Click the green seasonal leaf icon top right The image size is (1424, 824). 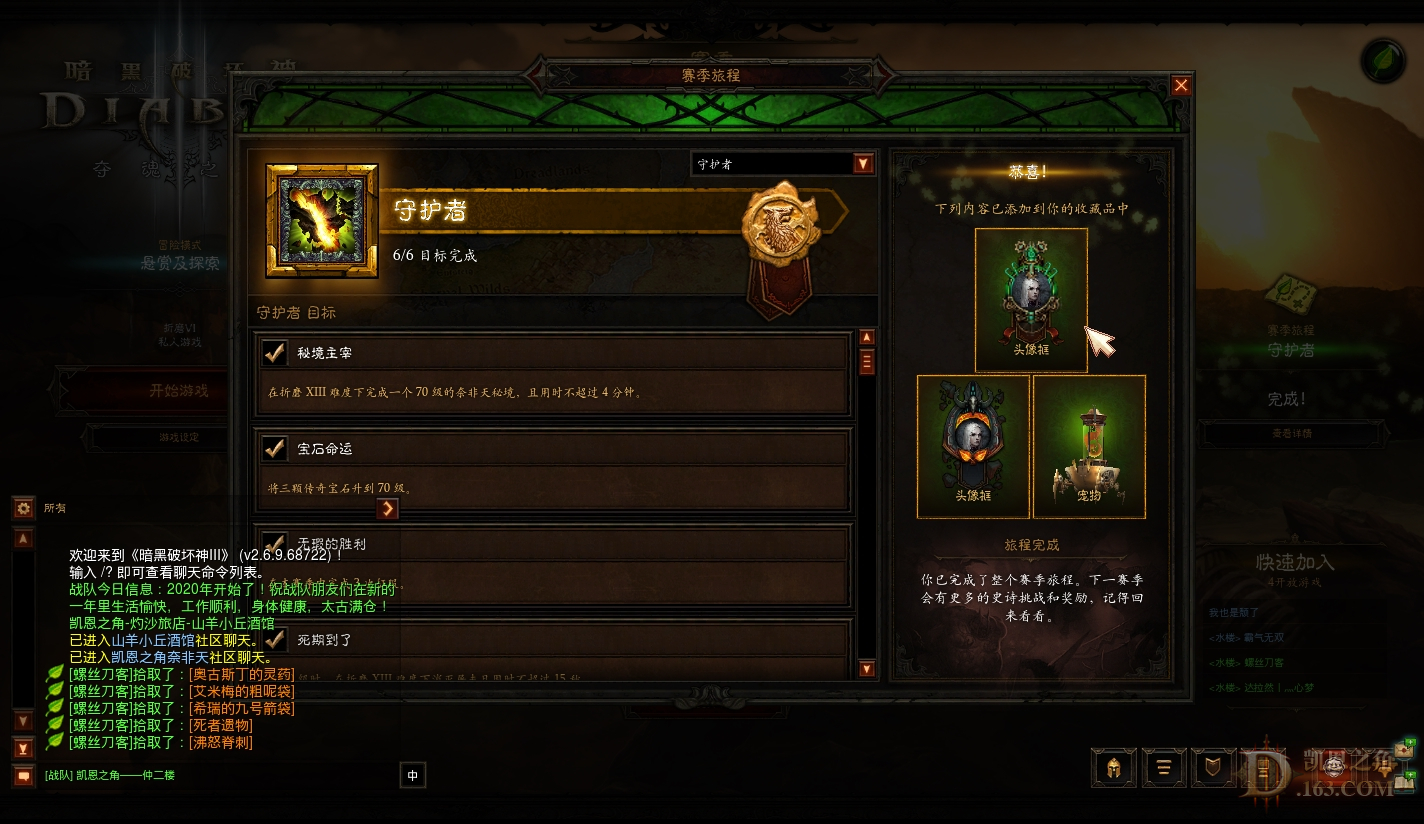[x=1382, y=61]
